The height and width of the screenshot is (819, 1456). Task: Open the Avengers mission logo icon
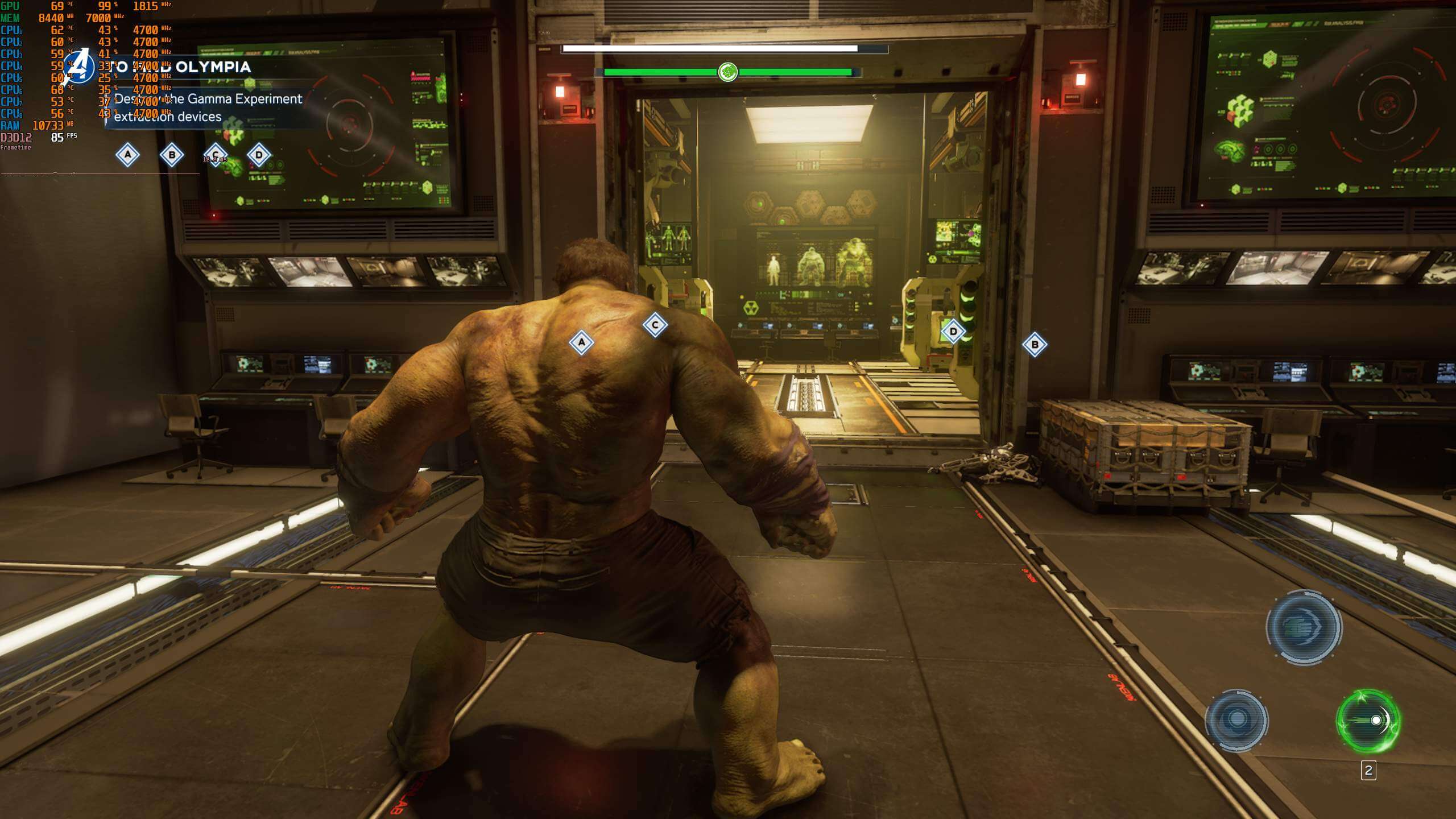[80, 67]
